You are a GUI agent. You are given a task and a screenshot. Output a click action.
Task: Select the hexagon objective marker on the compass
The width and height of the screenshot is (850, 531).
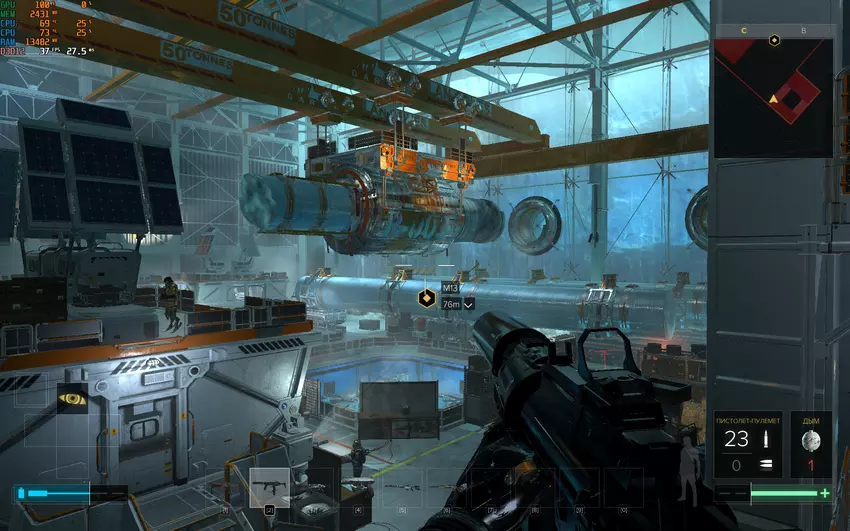[774, 40]
